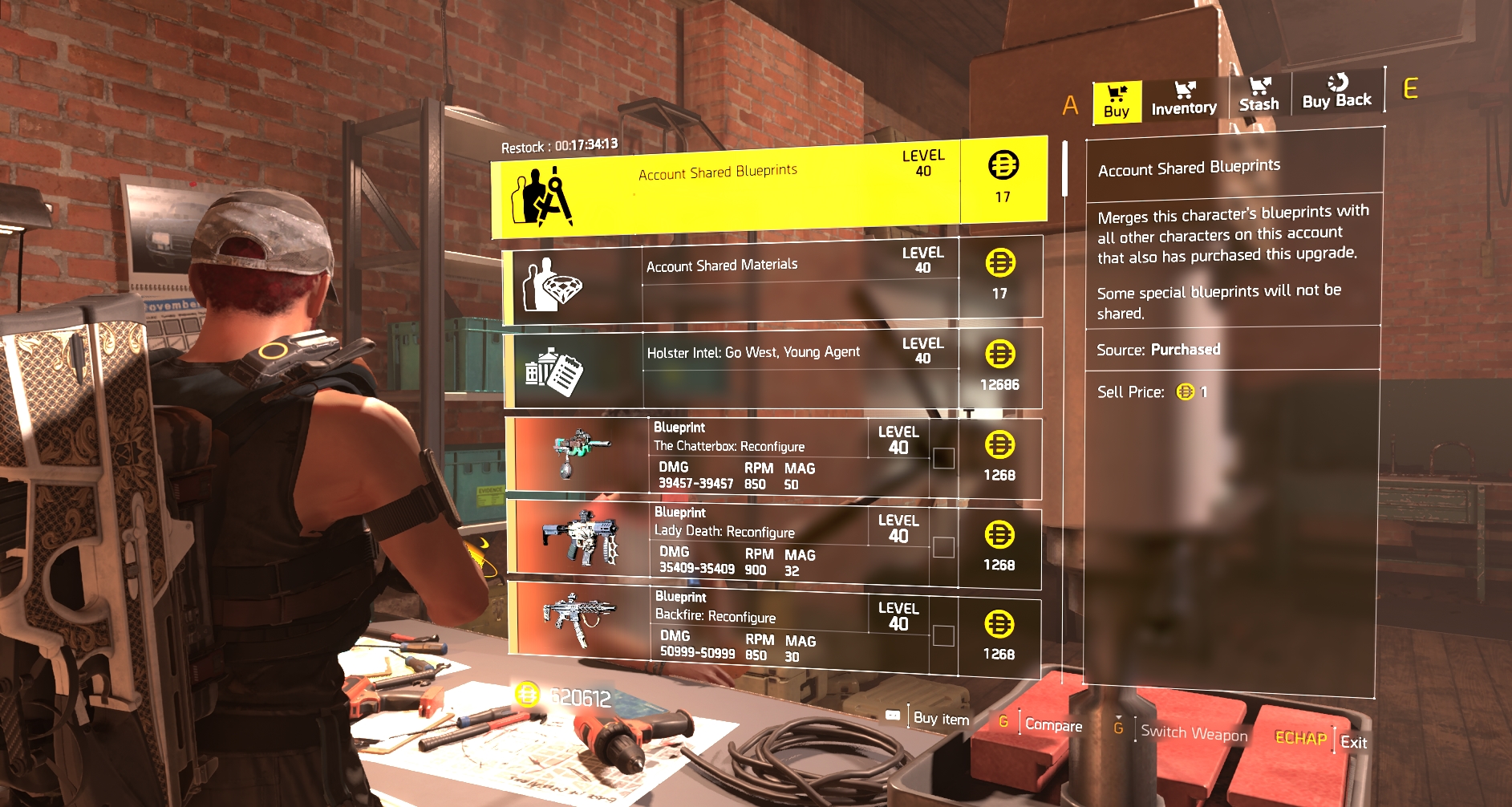Tick the checkbox on The Chatterbox row

pyautogui.click(x=944, y=458)
